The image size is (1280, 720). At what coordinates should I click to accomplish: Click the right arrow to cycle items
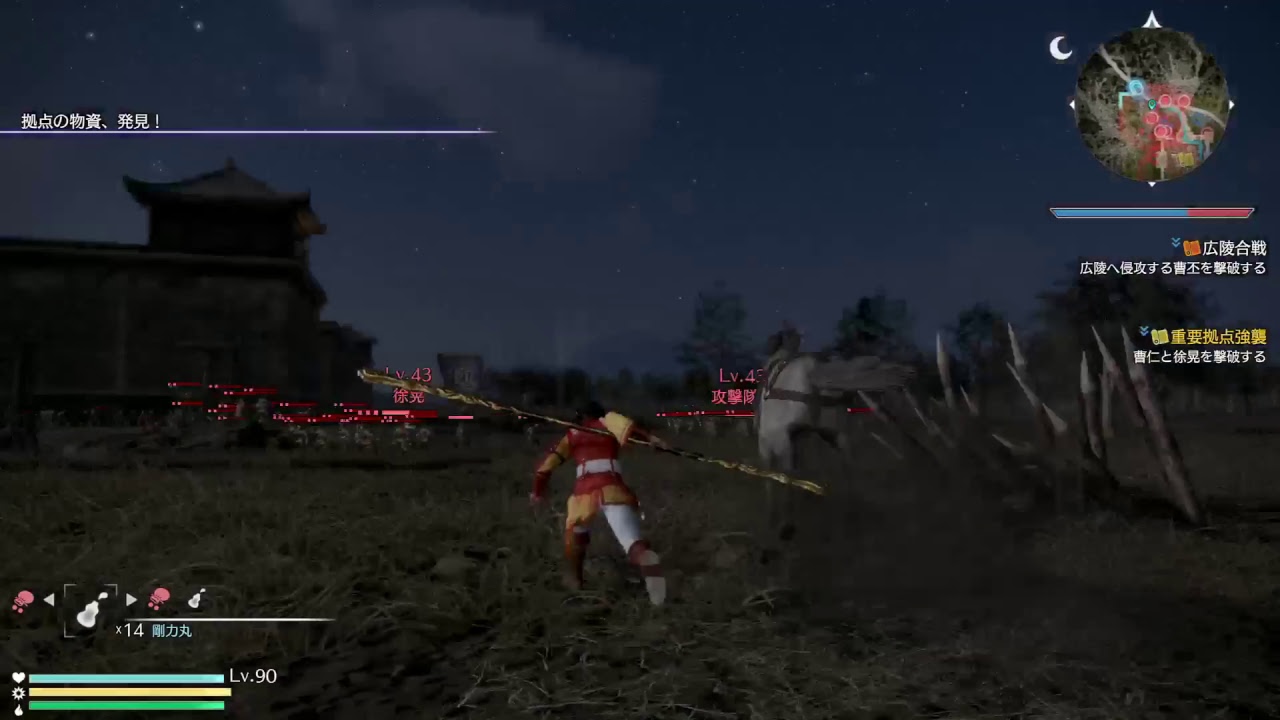pos(131,600)
